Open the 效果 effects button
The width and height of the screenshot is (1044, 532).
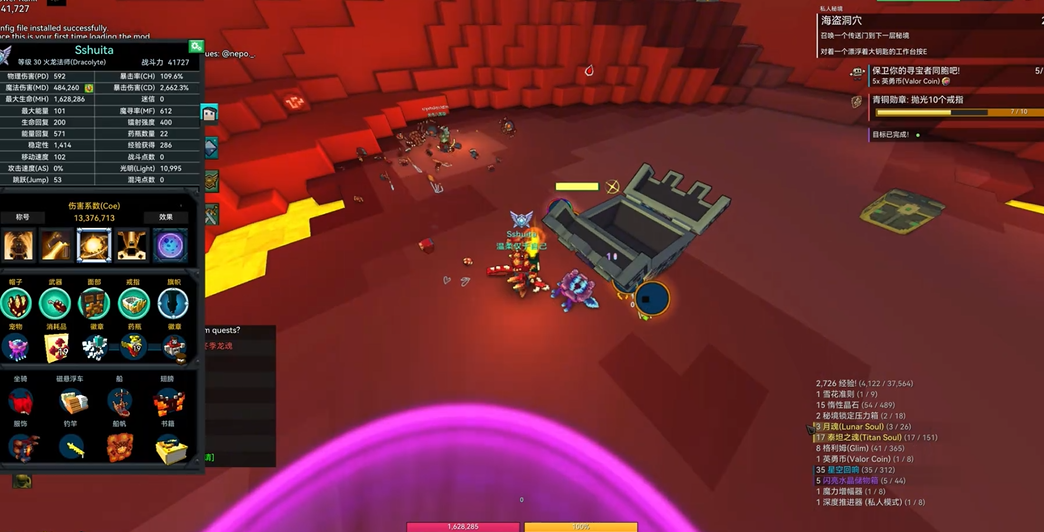pos(166,217)
